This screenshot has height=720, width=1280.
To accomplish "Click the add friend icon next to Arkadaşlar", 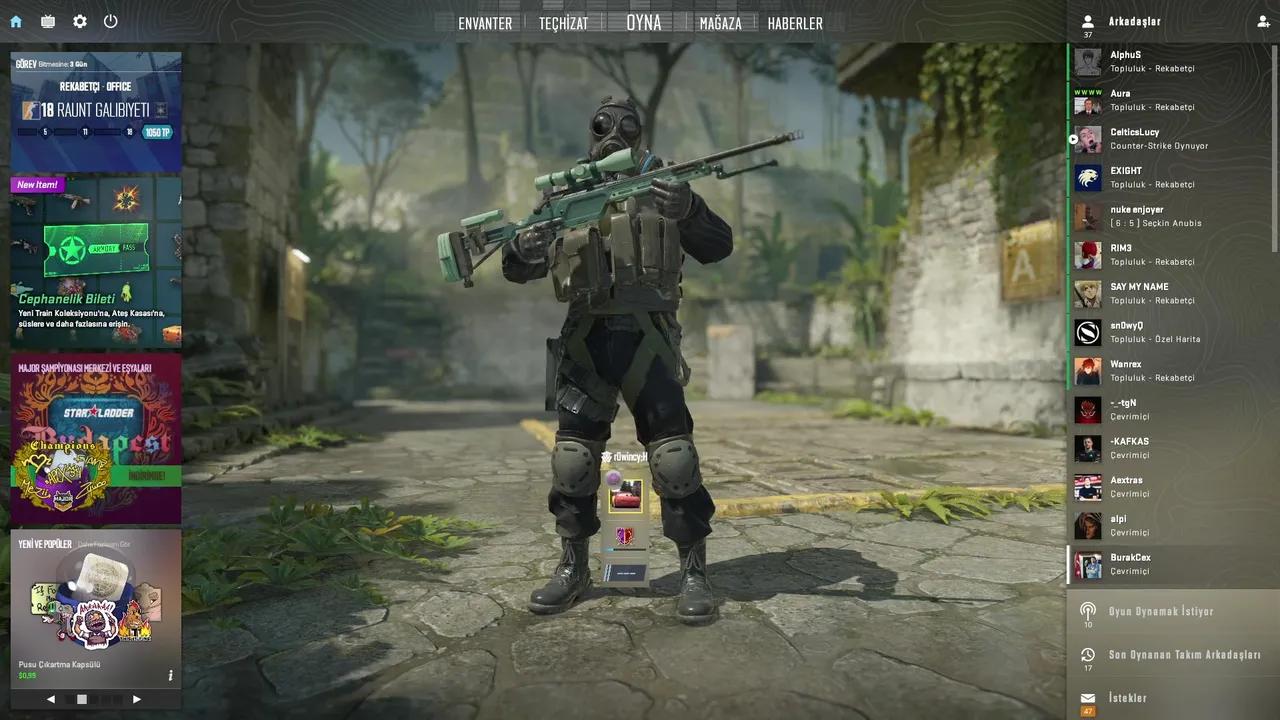I will pyautogui.click(x=1264, y=21).
